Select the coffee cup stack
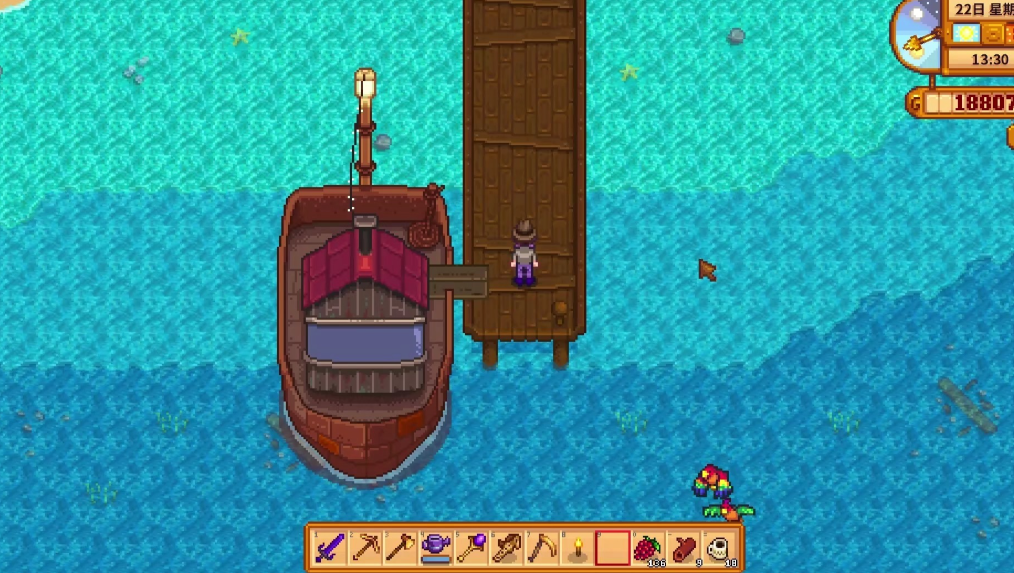This screenshot has height=573, width=1014. point(718,548)
